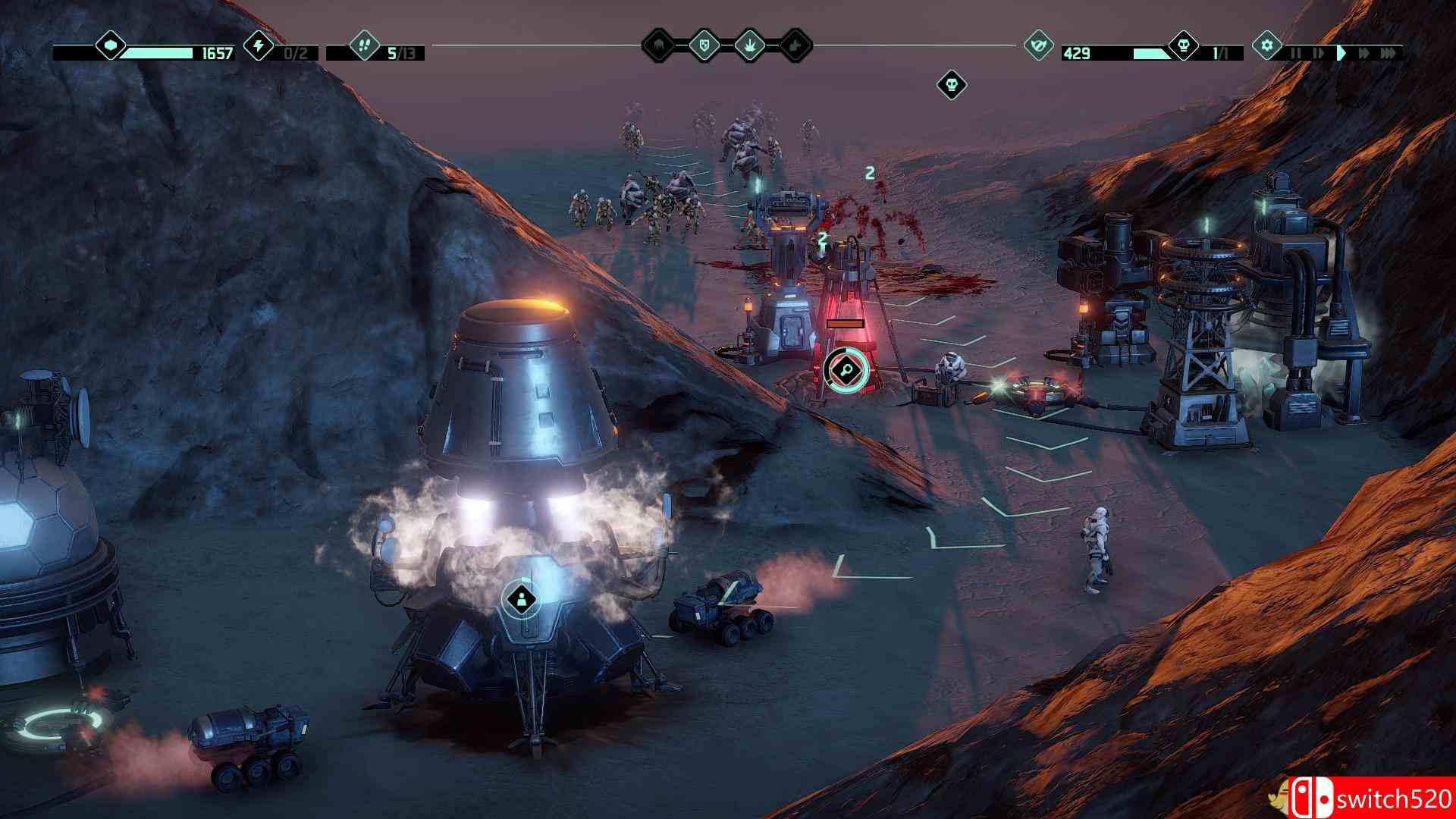
Task: Click the skull icon on the wave bar
Action: [1184, 45]
